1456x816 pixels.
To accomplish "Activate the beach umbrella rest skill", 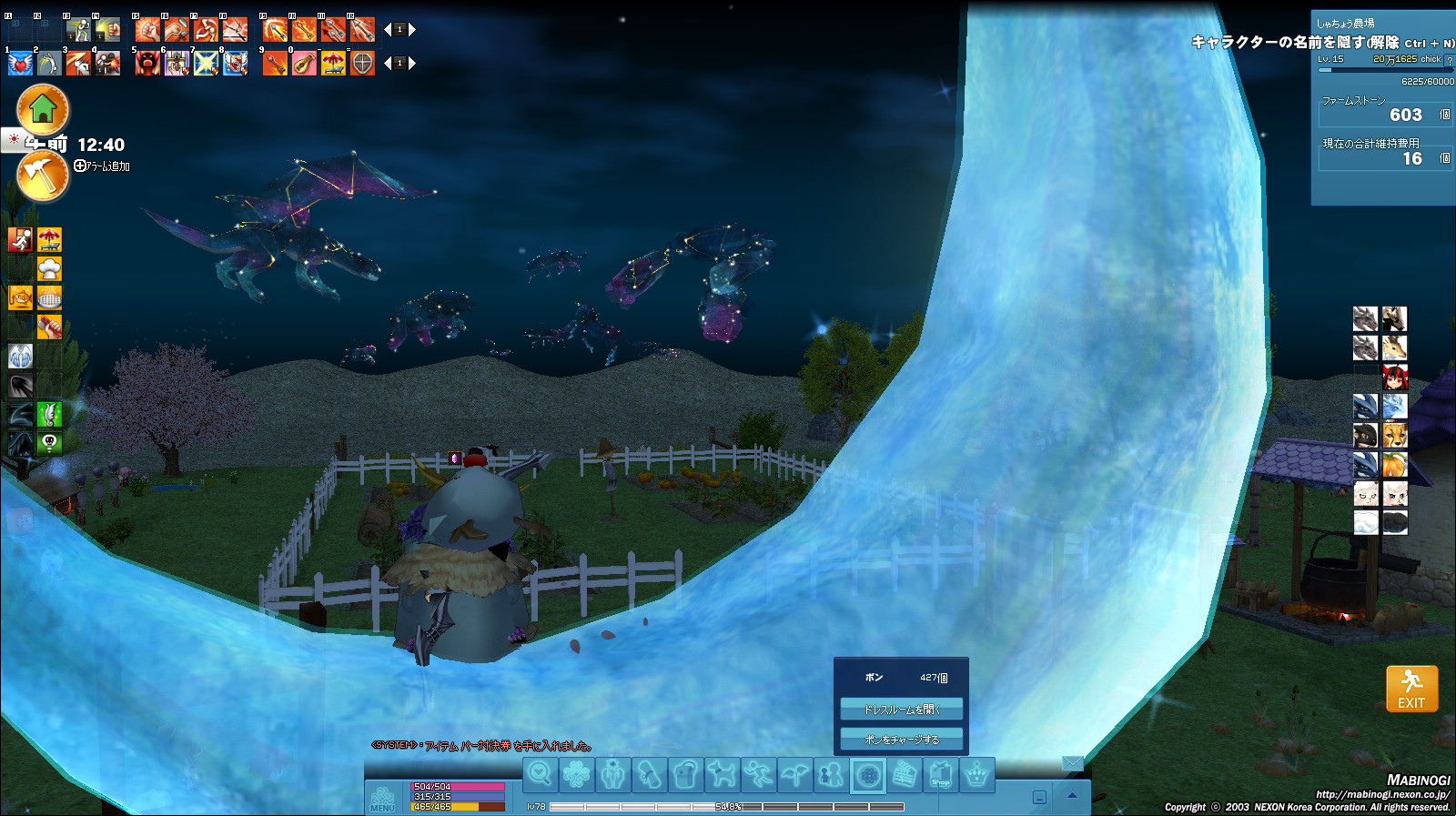I will tap(333, 64).
